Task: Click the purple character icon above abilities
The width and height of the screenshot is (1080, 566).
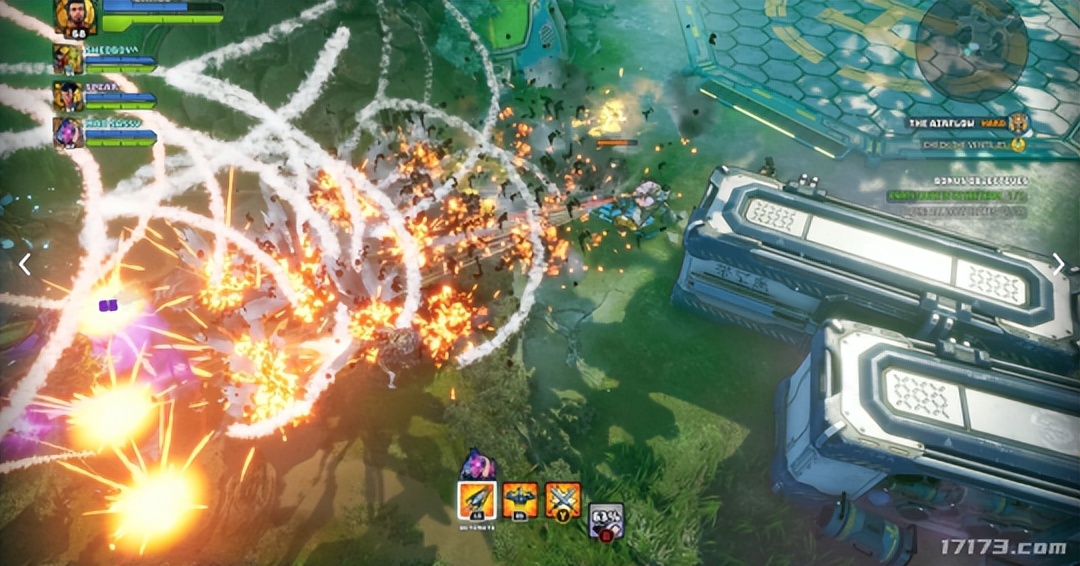Action: coord(478,464)
